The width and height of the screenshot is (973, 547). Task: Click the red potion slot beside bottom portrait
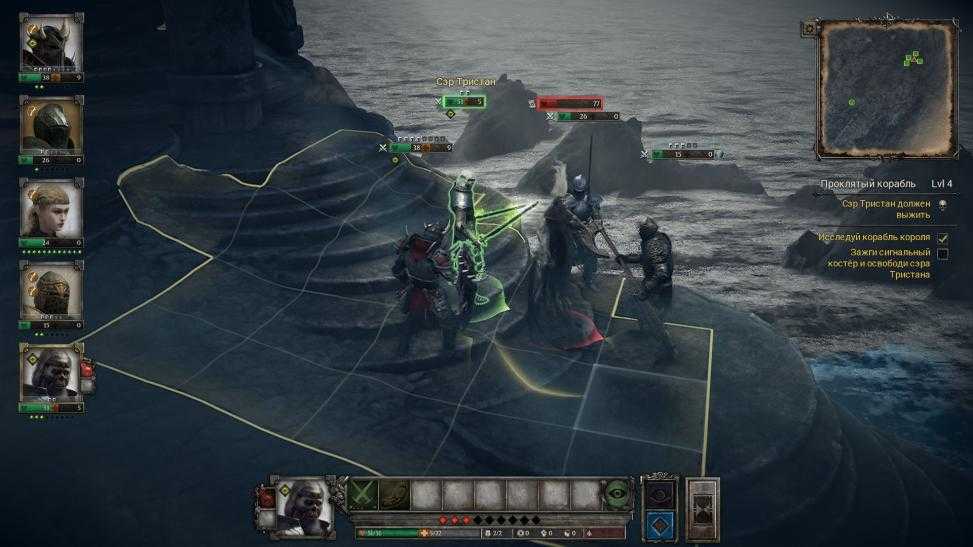pos(267,496)
